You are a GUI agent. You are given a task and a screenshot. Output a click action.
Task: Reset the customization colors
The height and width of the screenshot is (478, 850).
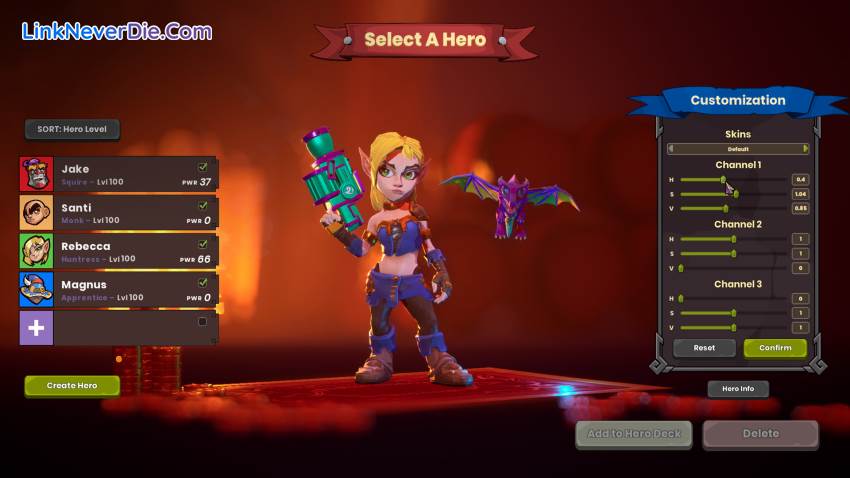coord(704,348)
